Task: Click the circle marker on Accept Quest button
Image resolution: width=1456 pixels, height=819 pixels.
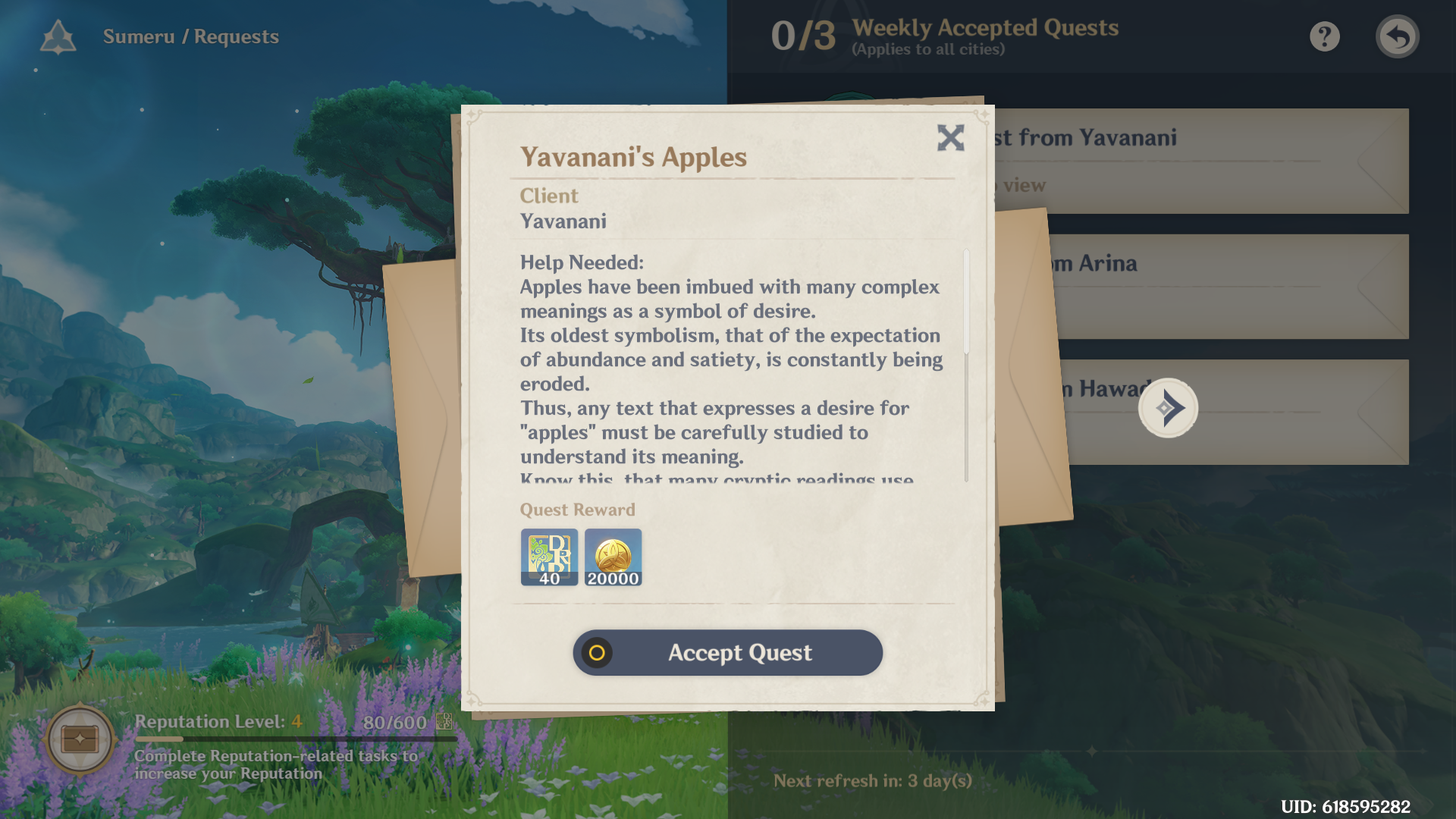Action: (596, 652)
